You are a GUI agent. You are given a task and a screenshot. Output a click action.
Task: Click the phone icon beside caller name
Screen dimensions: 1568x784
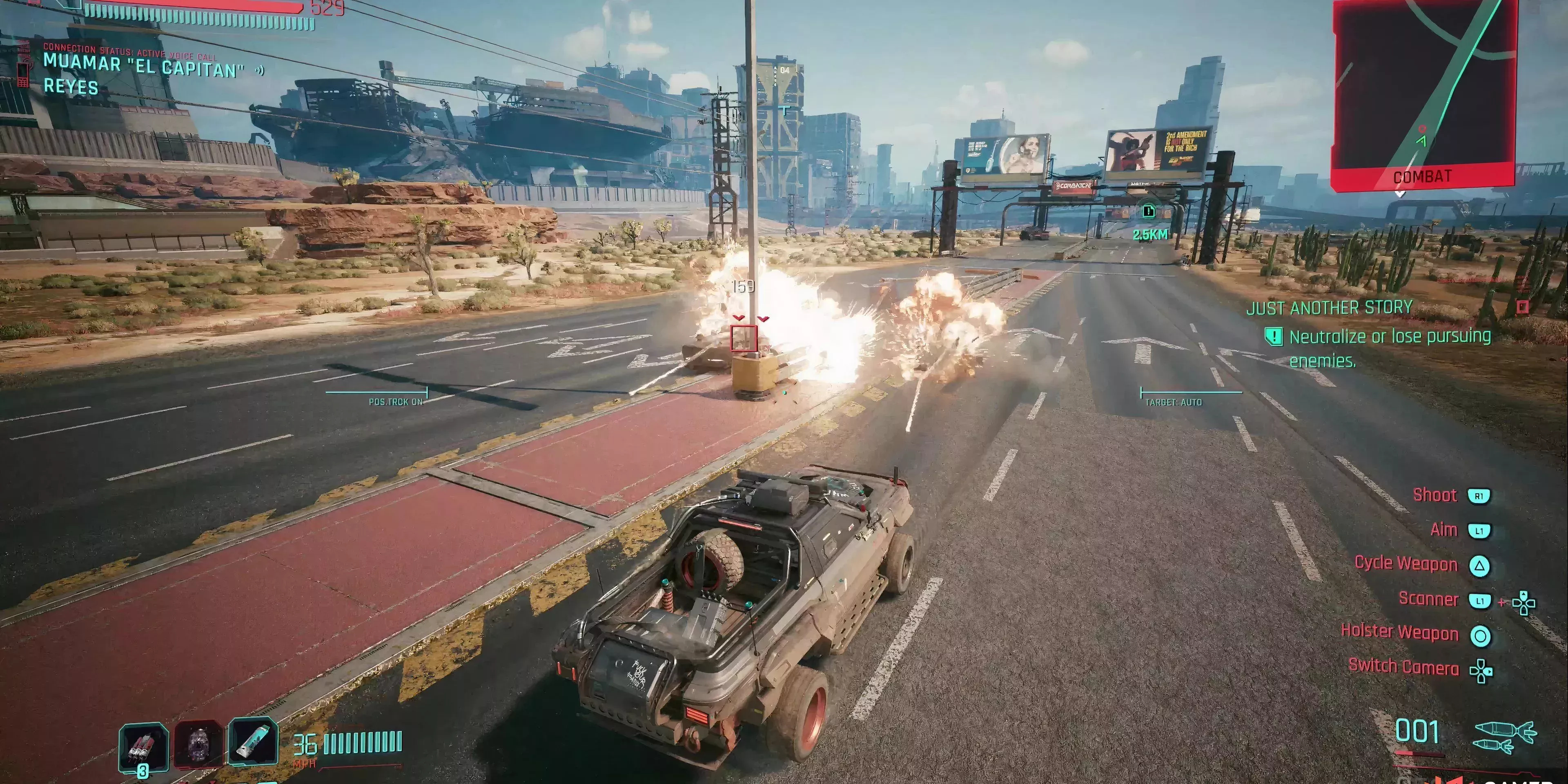coord(23,73)
